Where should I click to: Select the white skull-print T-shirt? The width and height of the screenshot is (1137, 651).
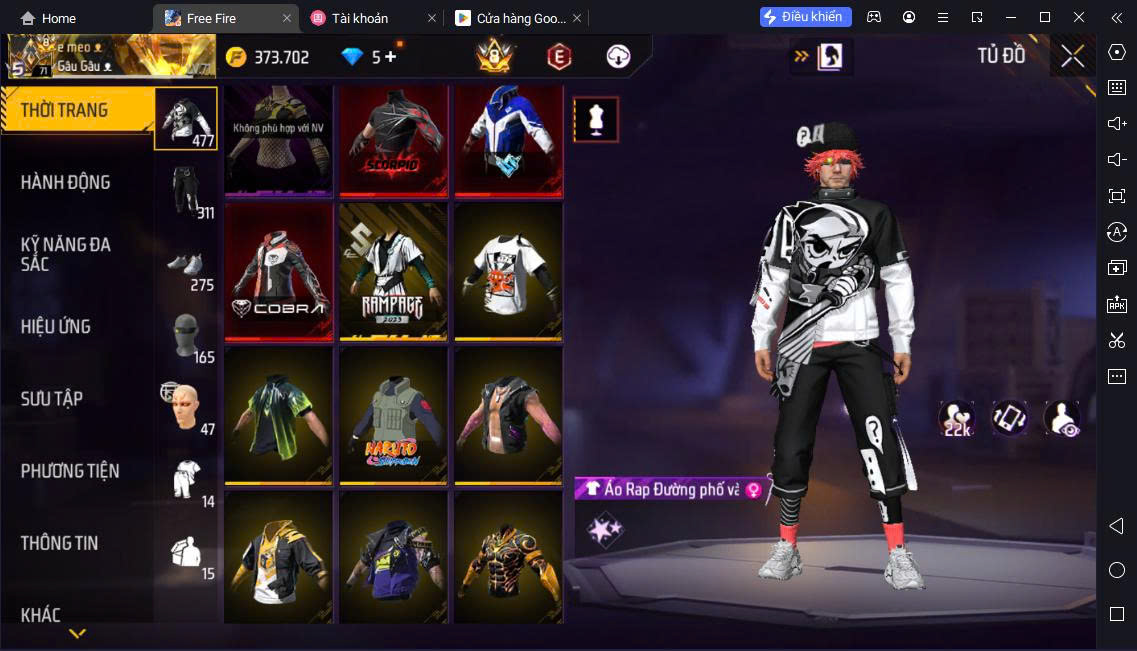coord(508,272)
